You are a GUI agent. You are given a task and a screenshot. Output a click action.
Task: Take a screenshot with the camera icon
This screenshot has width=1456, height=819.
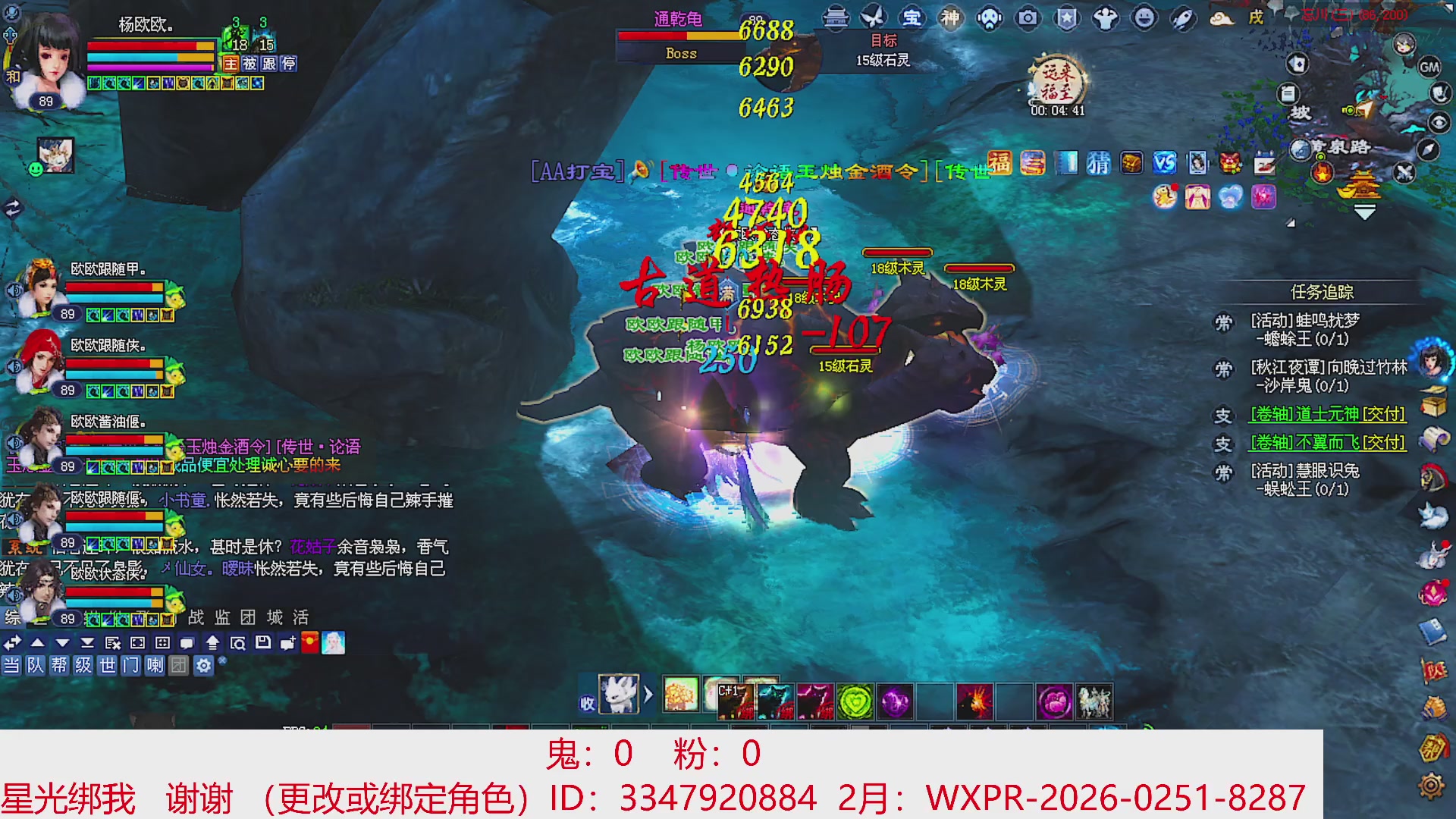pos(1028,17)
